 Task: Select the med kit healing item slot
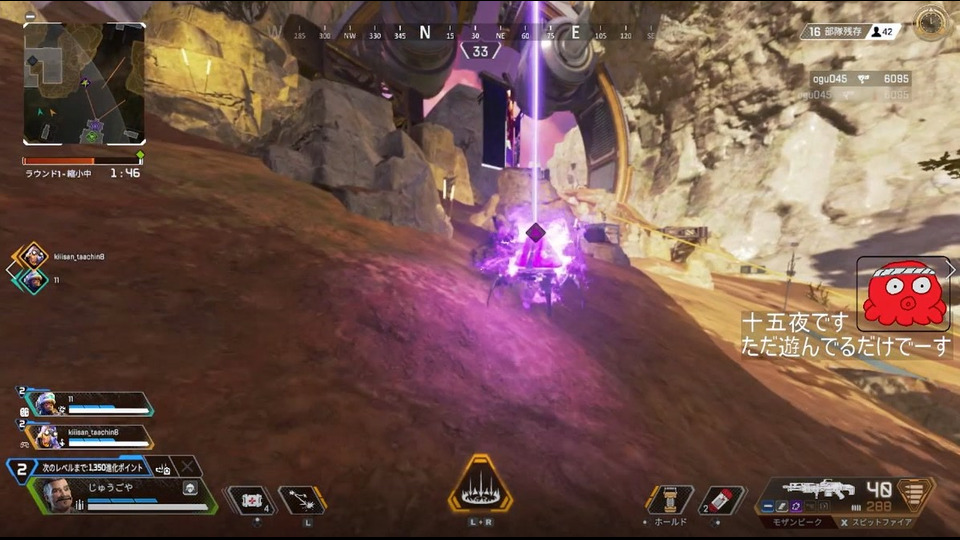tap(251, 499)
